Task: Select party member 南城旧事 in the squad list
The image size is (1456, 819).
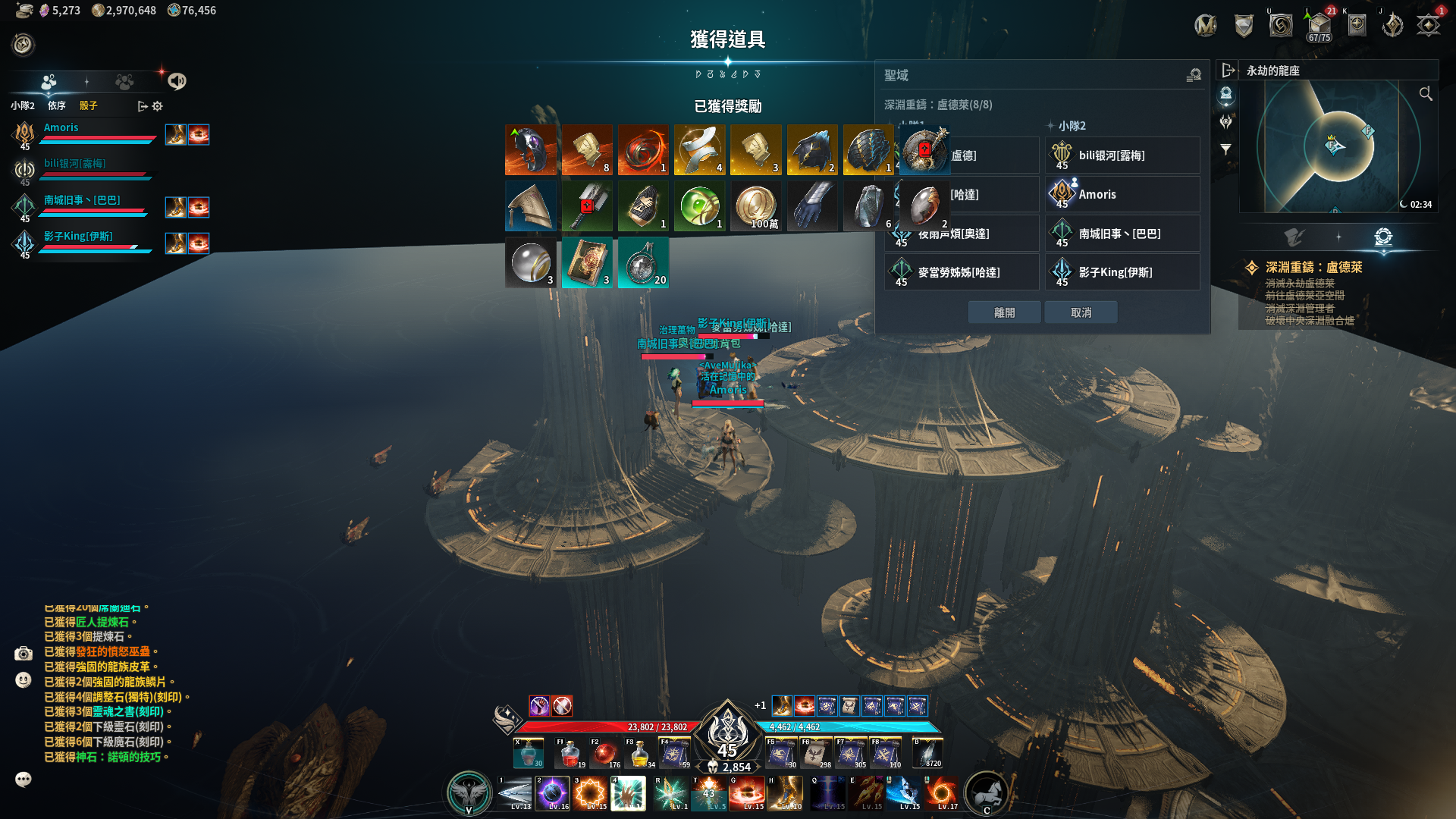Action: click(82, 200)
